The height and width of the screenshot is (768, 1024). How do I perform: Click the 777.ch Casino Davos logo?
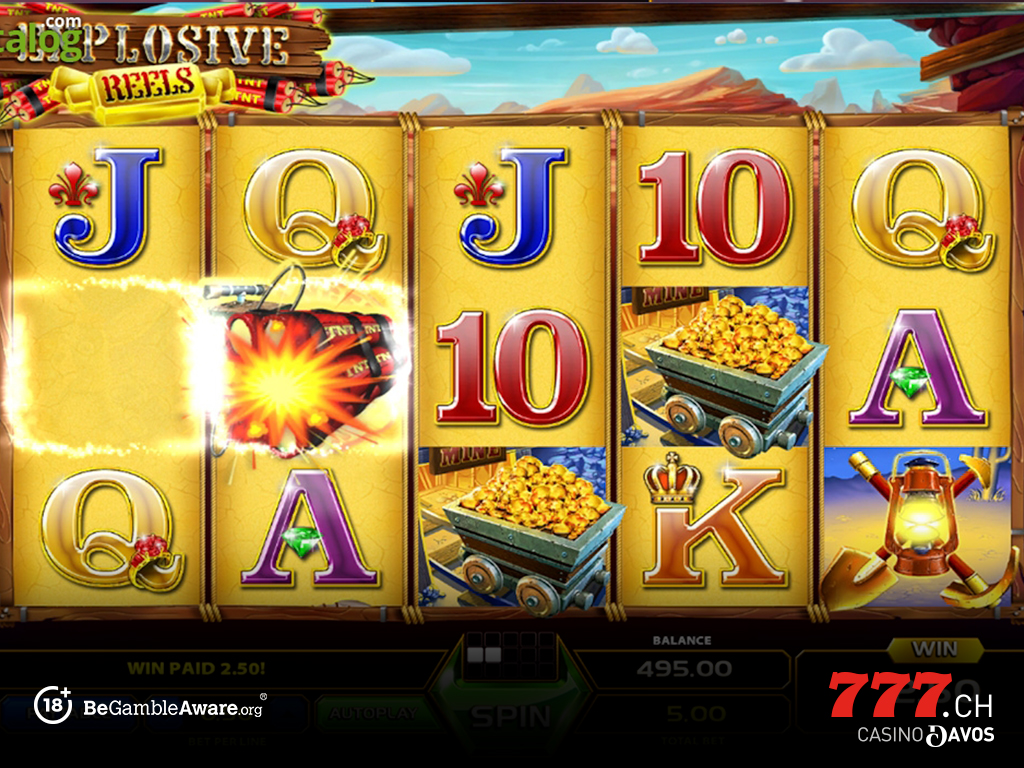911,707
